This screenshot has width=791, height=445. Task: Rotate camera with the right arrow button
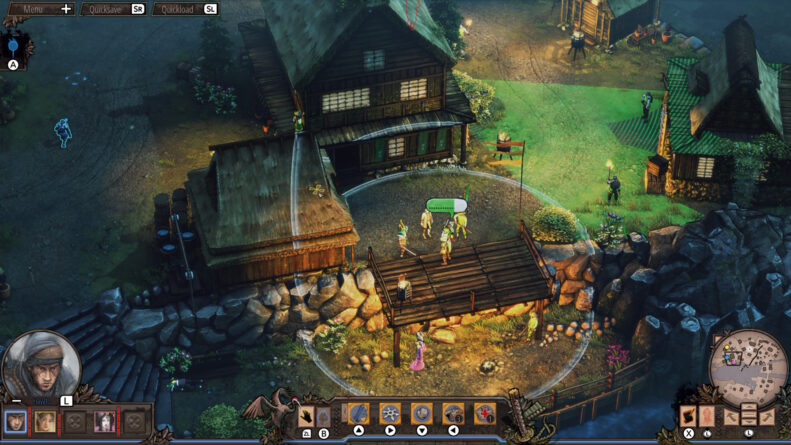(767, 416)
